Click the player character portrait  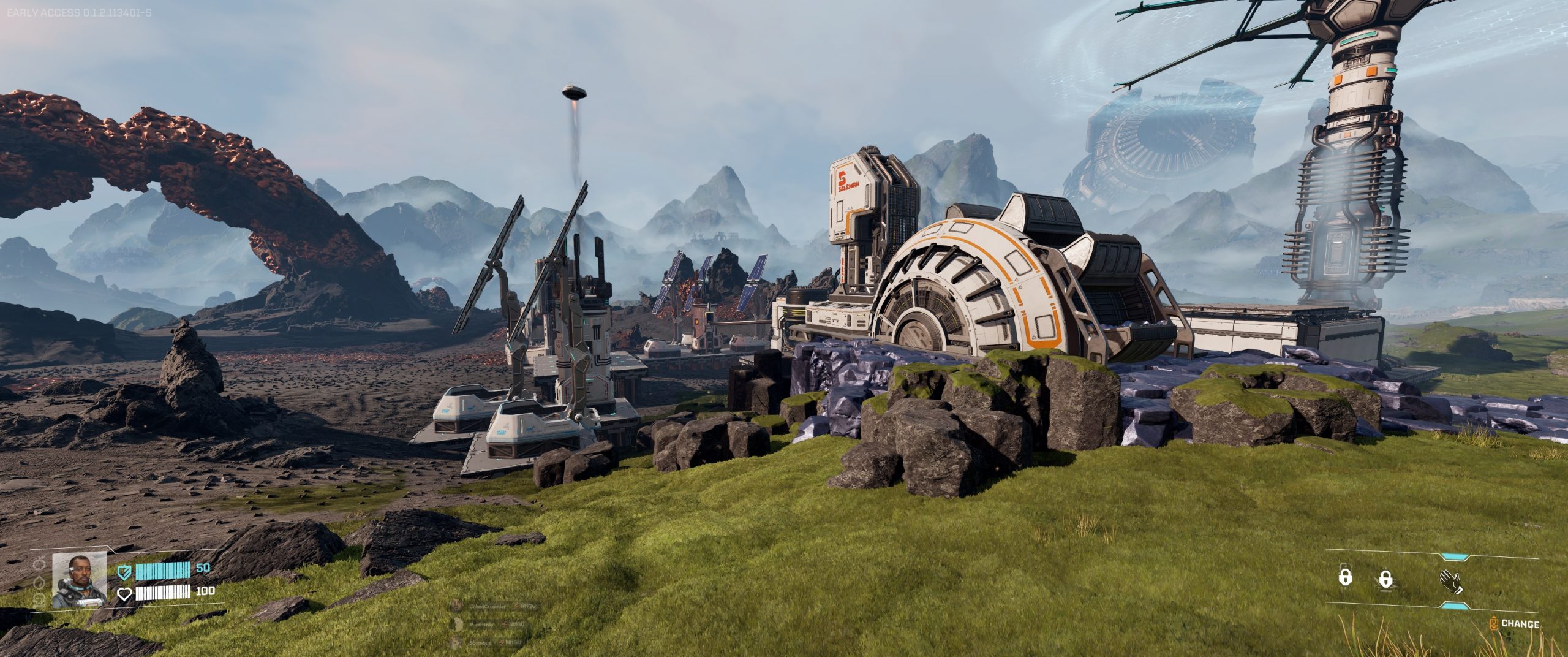[80, 581]
